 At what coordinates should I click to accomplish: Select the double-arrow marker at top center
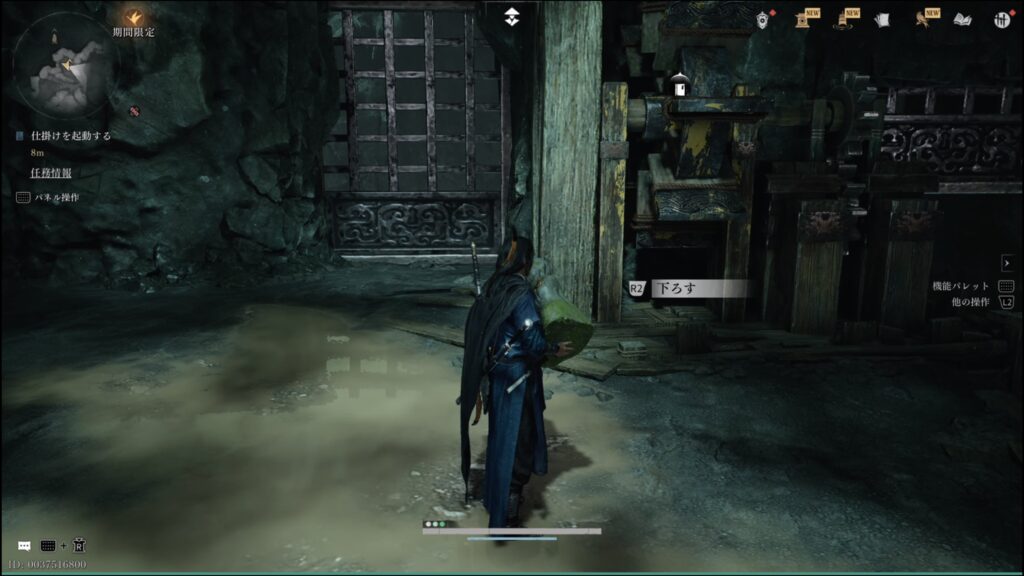tap(511, 15)
